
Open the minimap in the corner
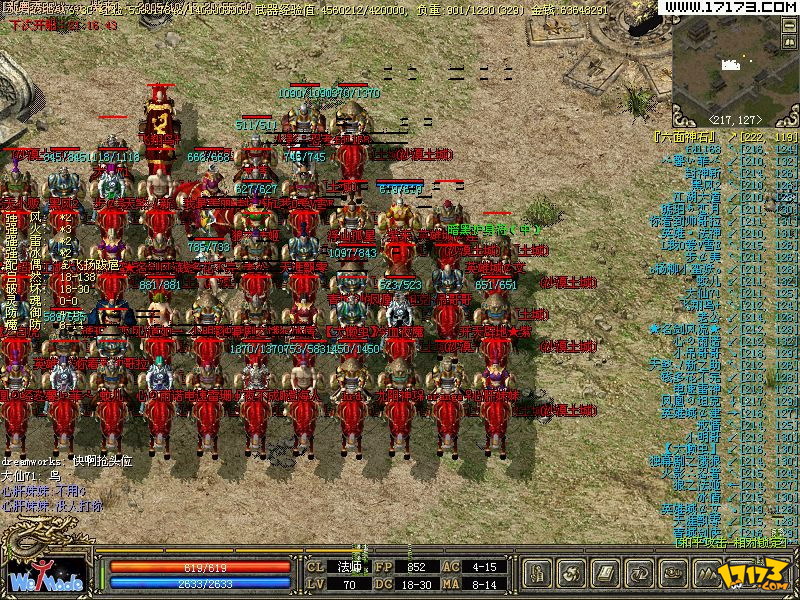(735, 62)
